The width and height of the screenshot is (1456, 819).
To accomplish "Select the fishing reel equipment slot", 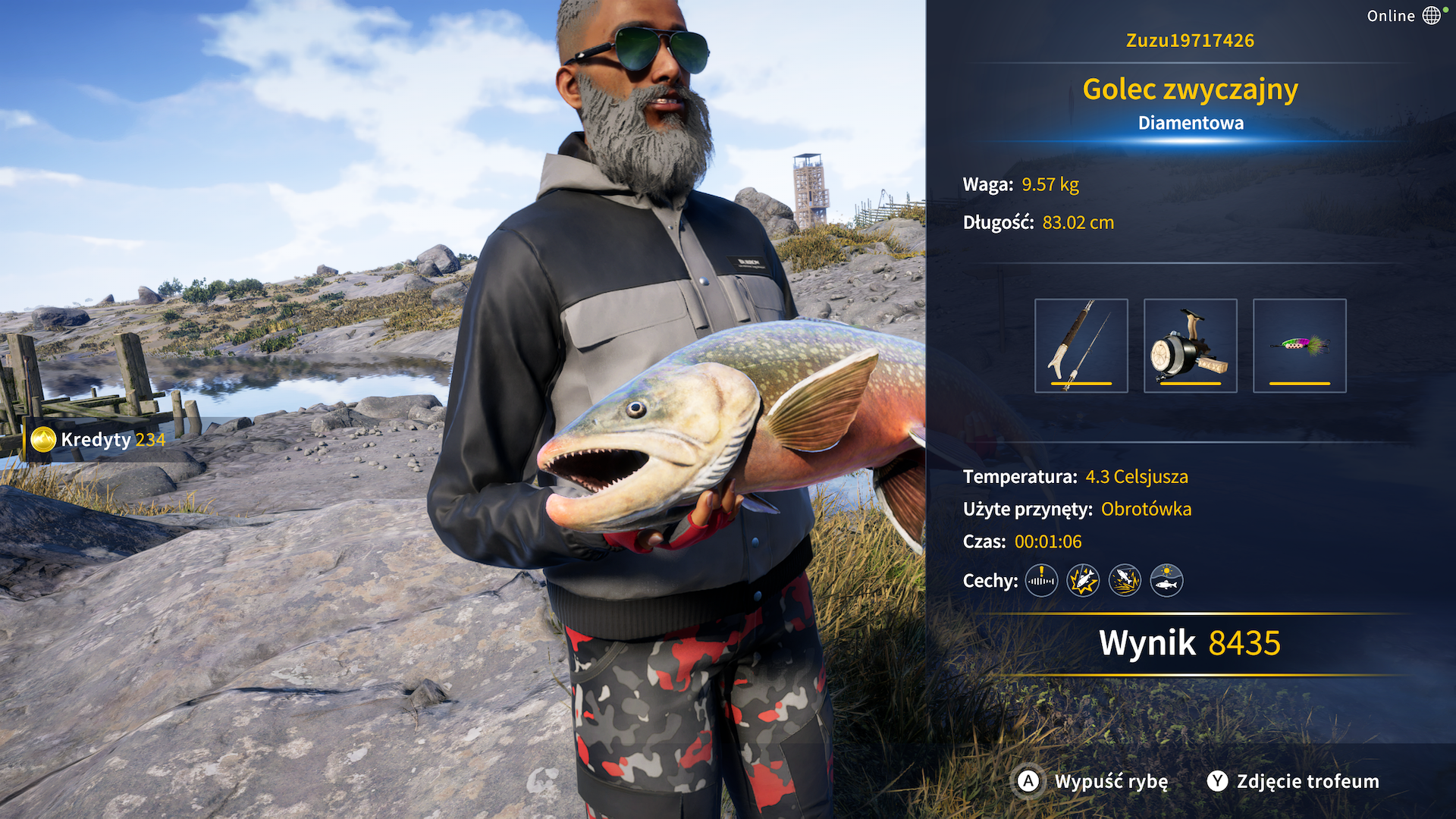I will (1190, 346).
